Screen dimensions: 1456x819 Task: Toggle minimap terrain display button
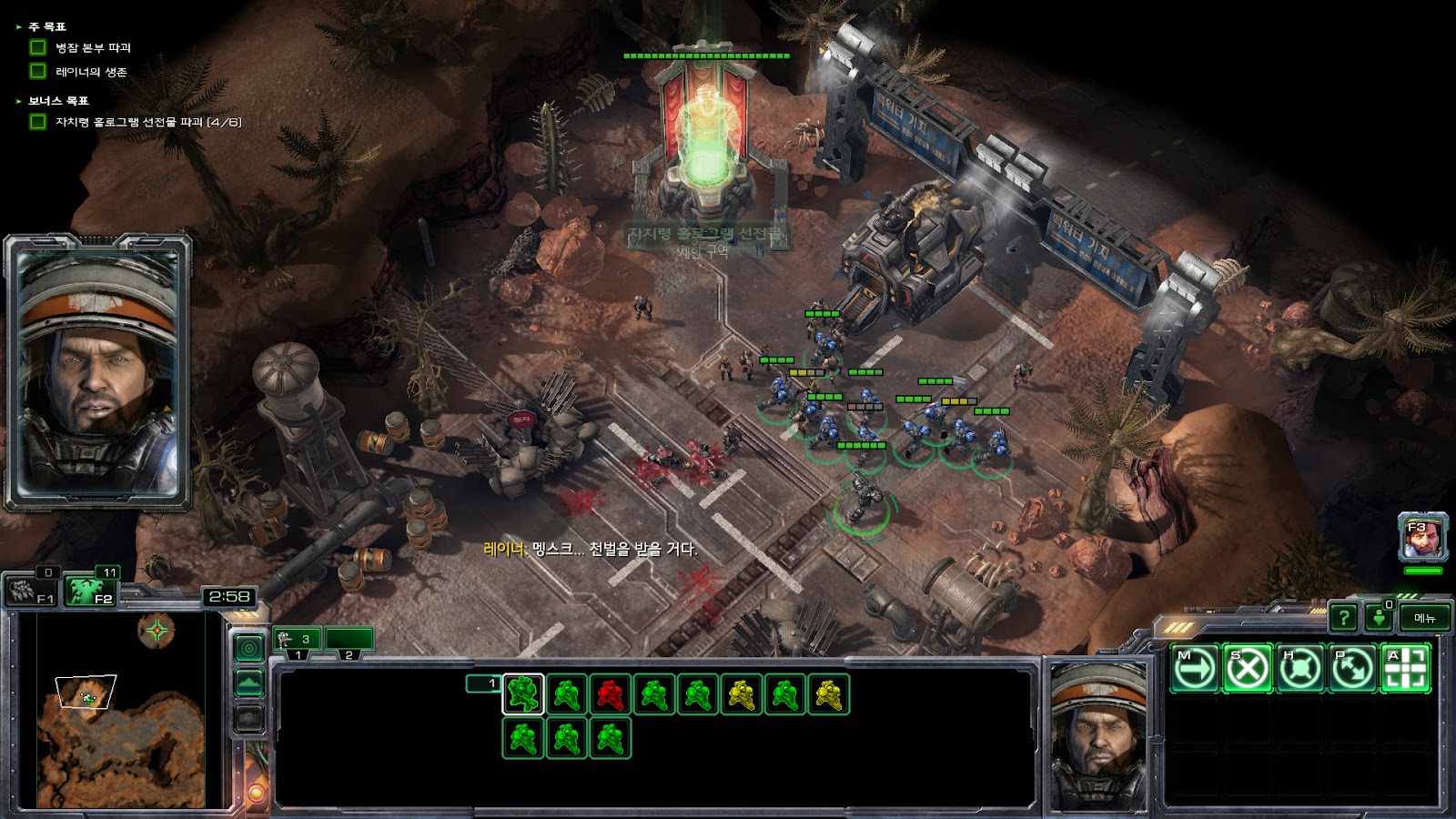coord(249,682)
